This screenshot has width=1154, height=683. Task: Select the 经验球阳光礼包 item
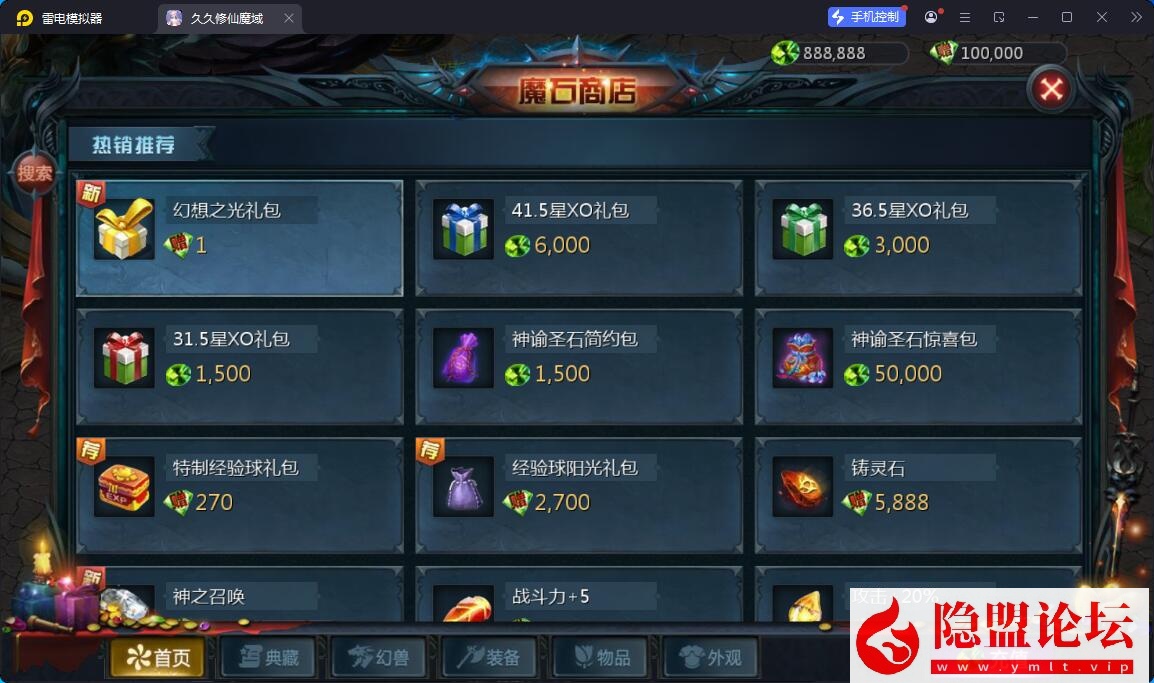coord(579,495)
